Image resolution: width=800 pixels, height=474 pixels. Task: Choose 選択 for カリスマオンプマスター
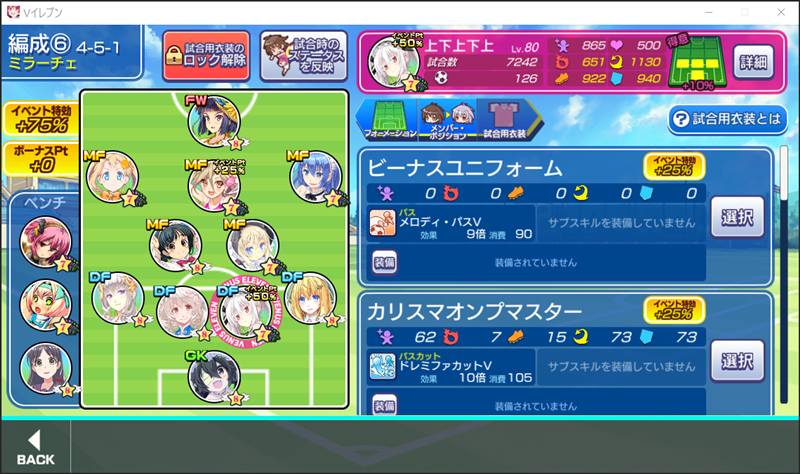[738, 360]
